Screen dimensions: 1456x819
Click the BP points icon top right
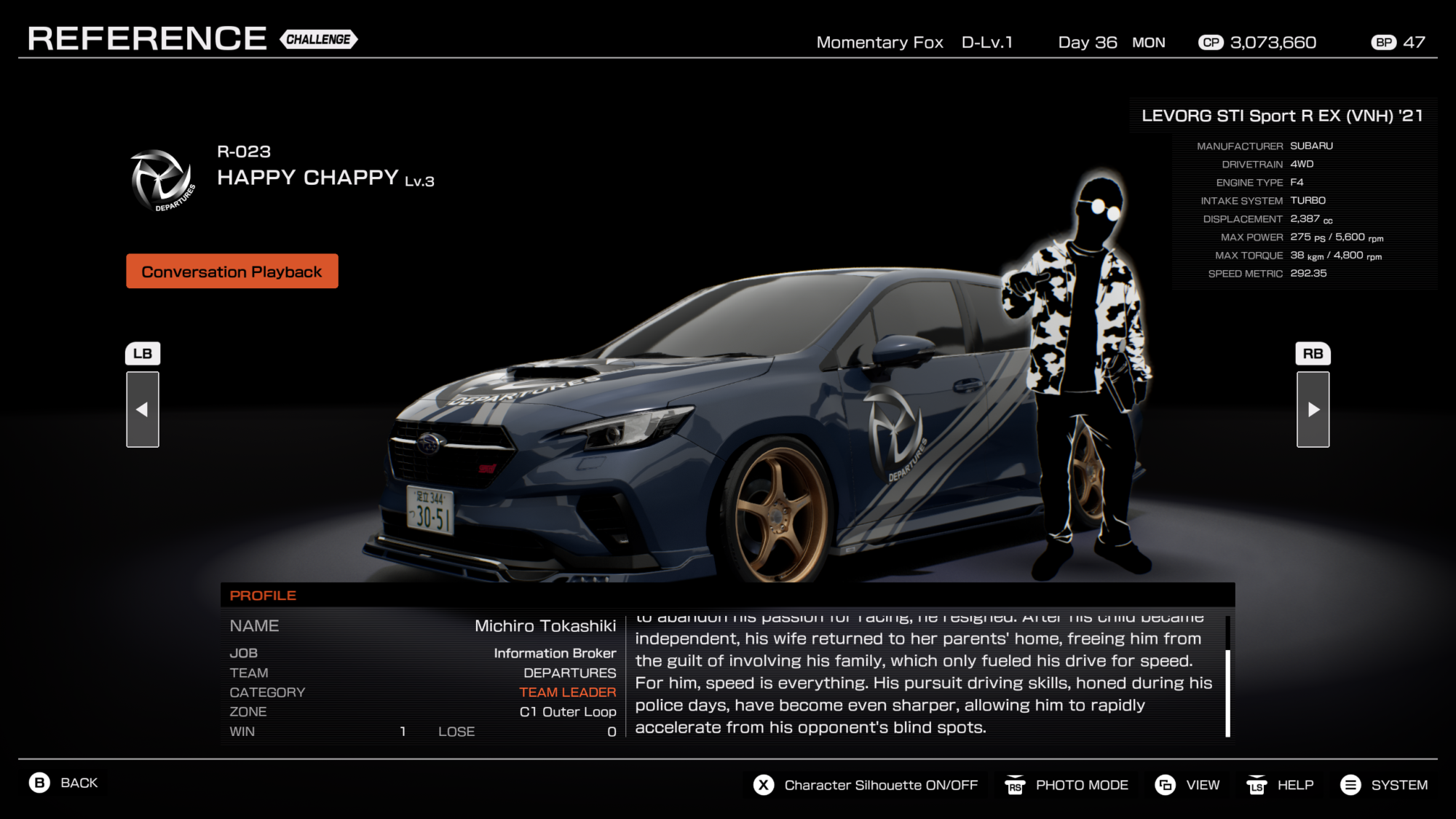tap(1384, 42)
